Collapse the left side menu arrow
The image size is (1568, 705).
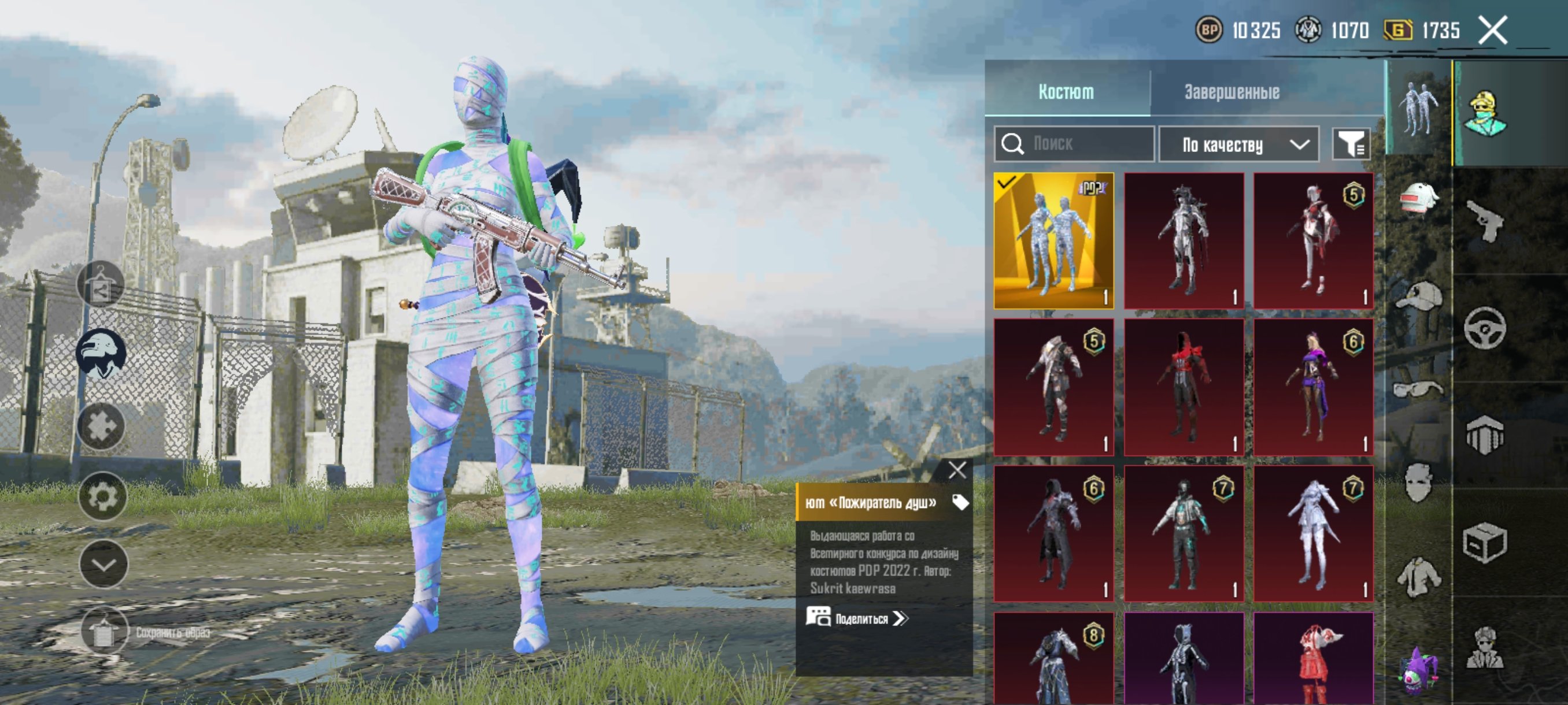(103, 565)
